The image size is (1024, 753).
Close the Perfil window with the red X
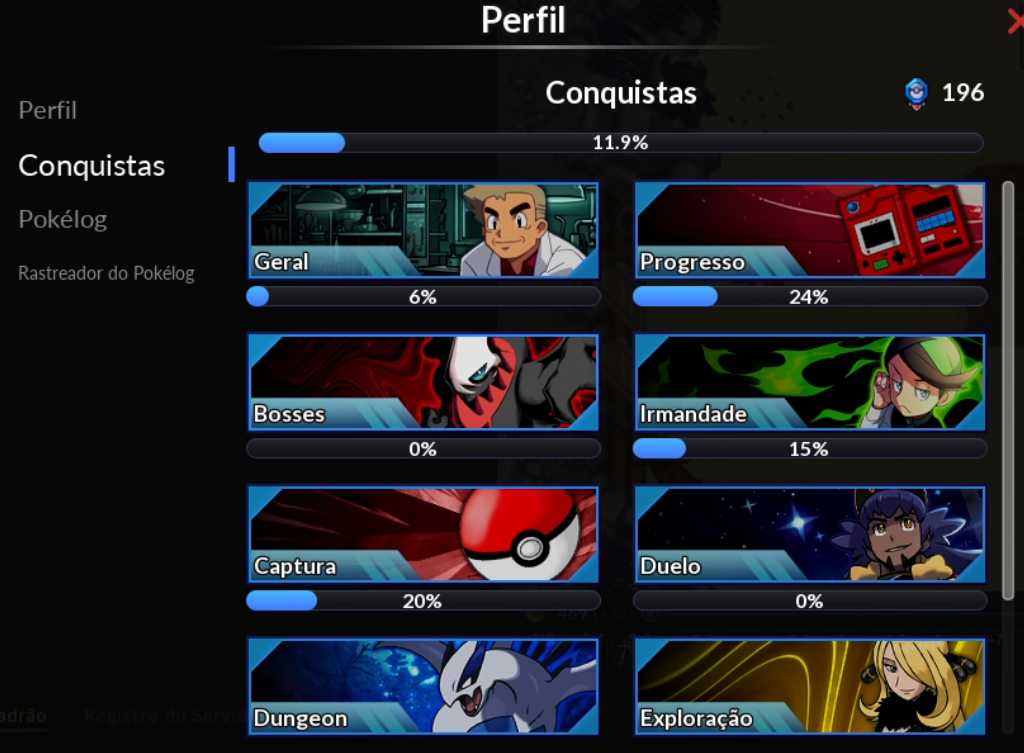pyautogui.click(x=1015, y=21)
